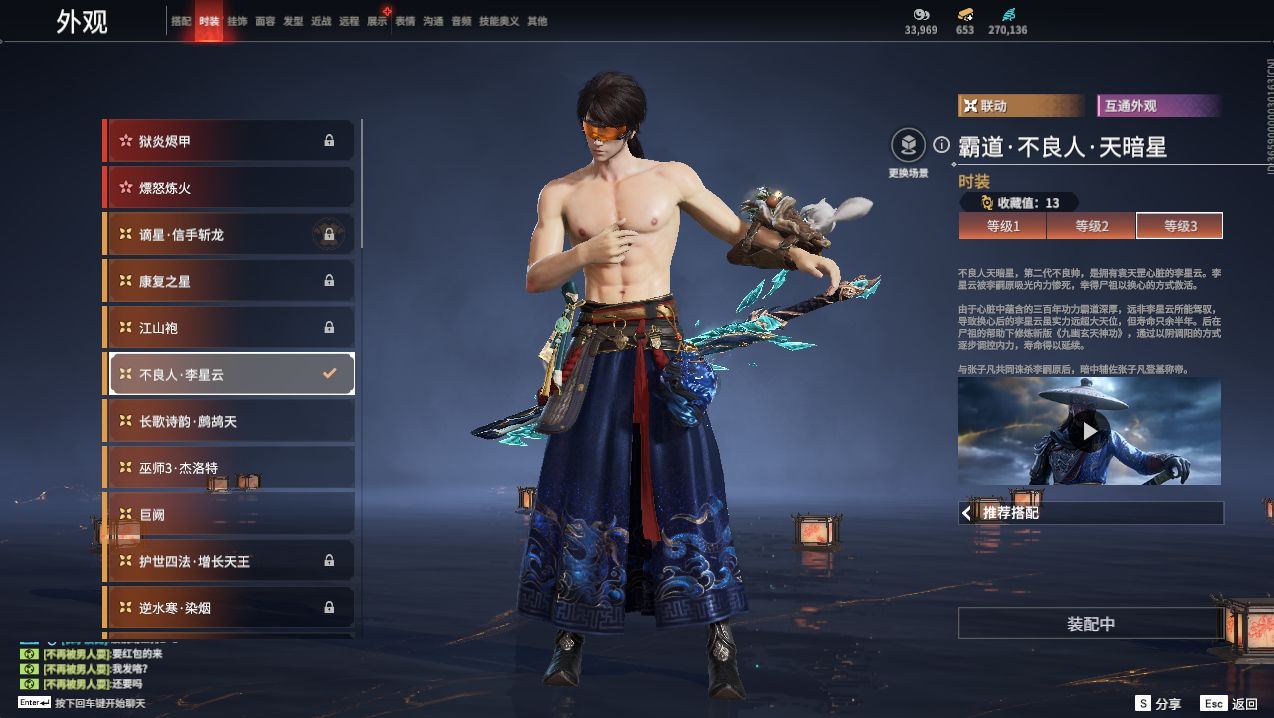The width and height of the screenshot is (1274, 718).
Task: Show outfit info via the ⓘ icon
Action: (941, 145)
